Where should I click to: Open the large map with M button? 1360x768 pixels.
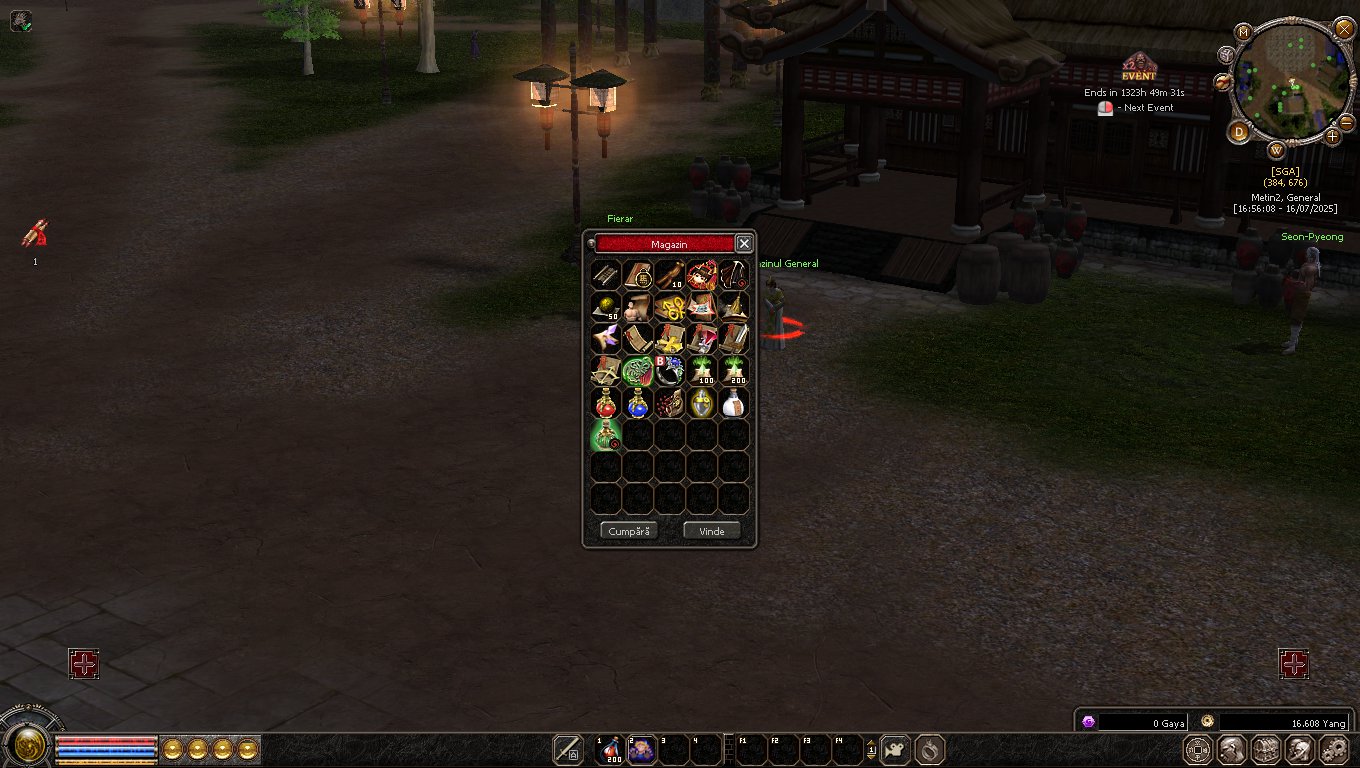[1244, 32]
